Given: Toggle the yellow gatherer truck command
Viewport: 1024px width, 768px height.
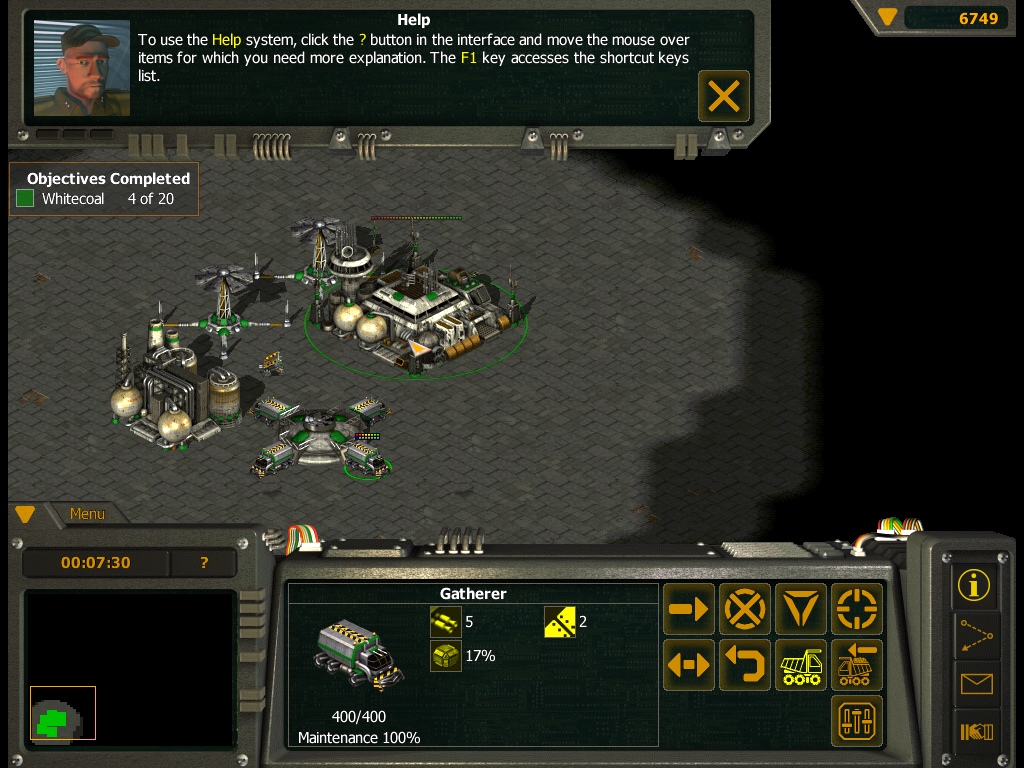Looking at the screenshot, I should 801,665.
